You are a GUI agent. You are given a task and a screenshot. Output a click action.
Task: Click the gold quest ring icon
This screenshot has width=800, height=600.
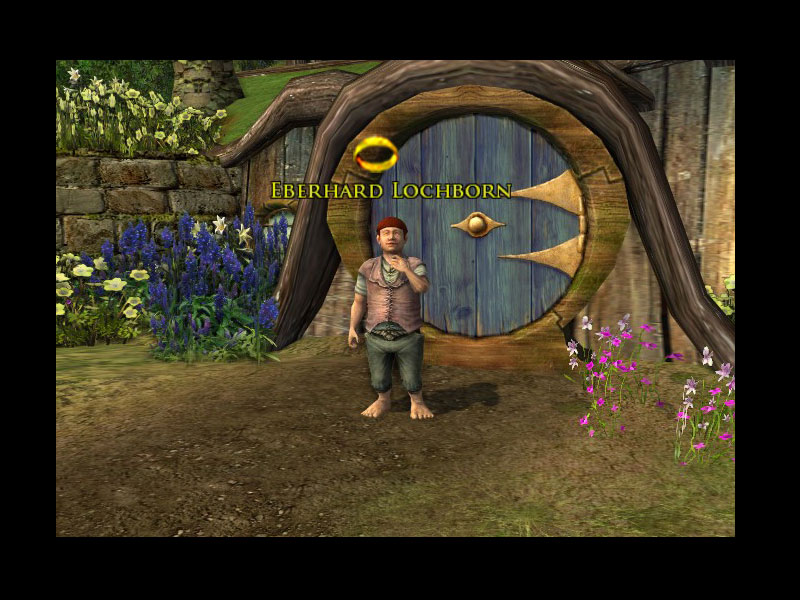(x=376, y=154)
